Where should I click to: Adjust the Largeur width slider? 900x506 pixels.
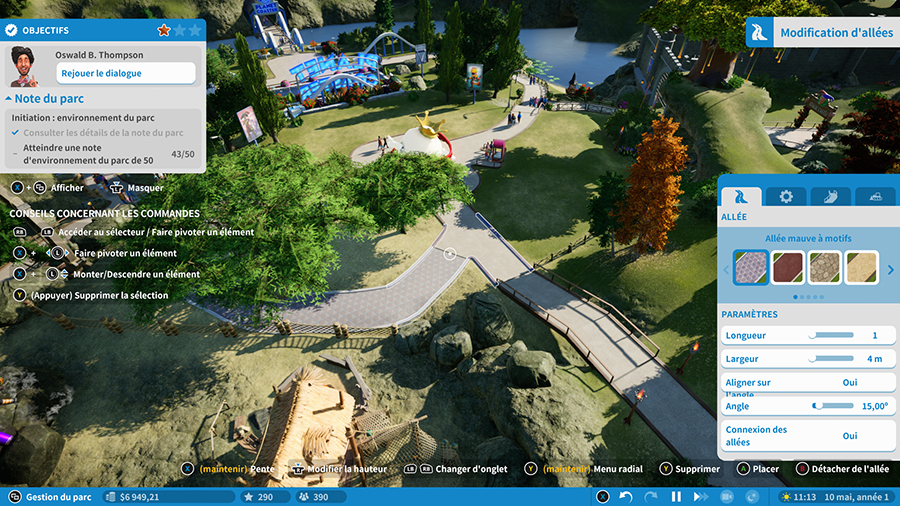click(x=831, y=358)
